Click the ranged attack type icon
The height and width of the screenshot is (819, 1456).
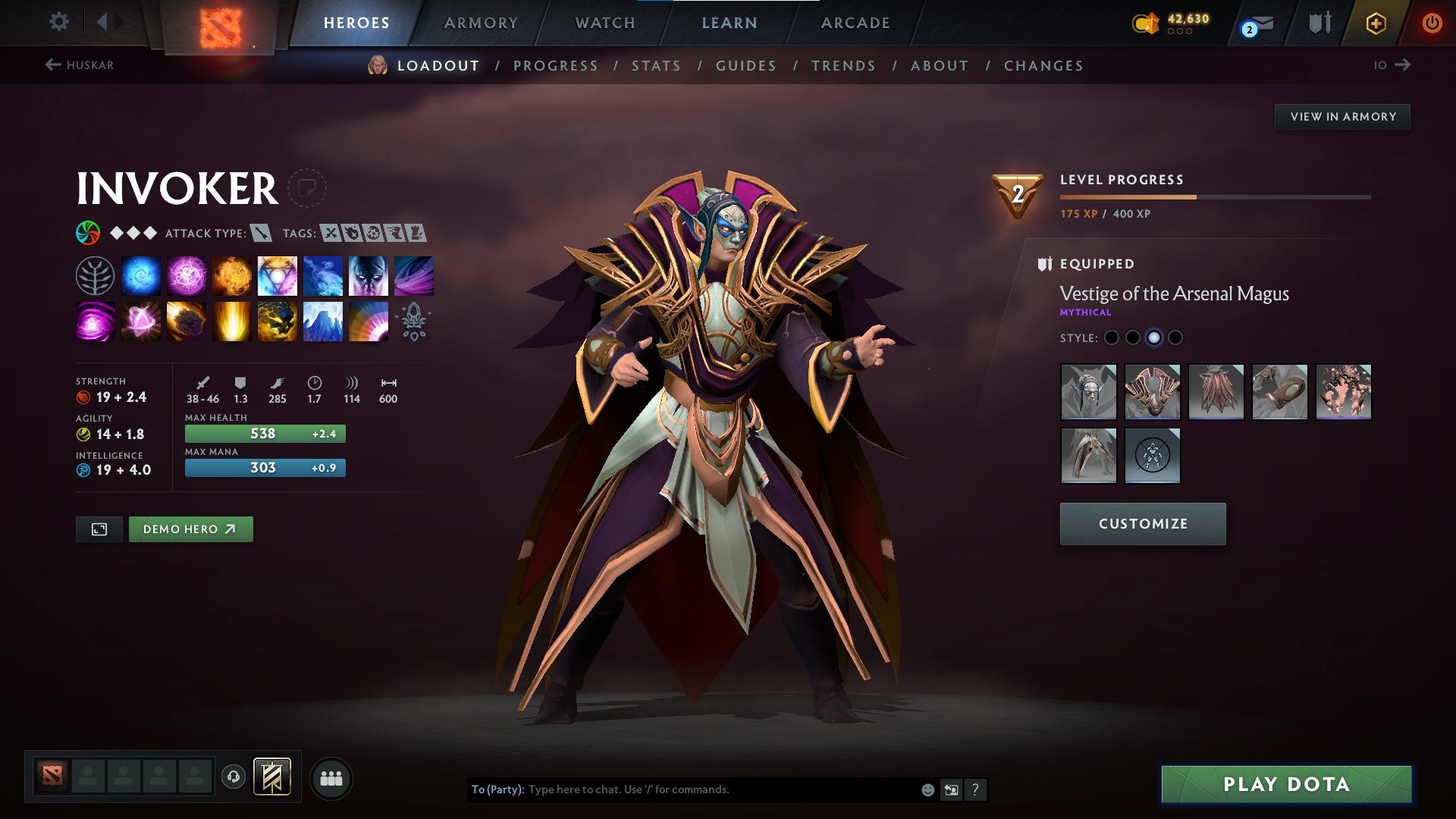[259, 234]
